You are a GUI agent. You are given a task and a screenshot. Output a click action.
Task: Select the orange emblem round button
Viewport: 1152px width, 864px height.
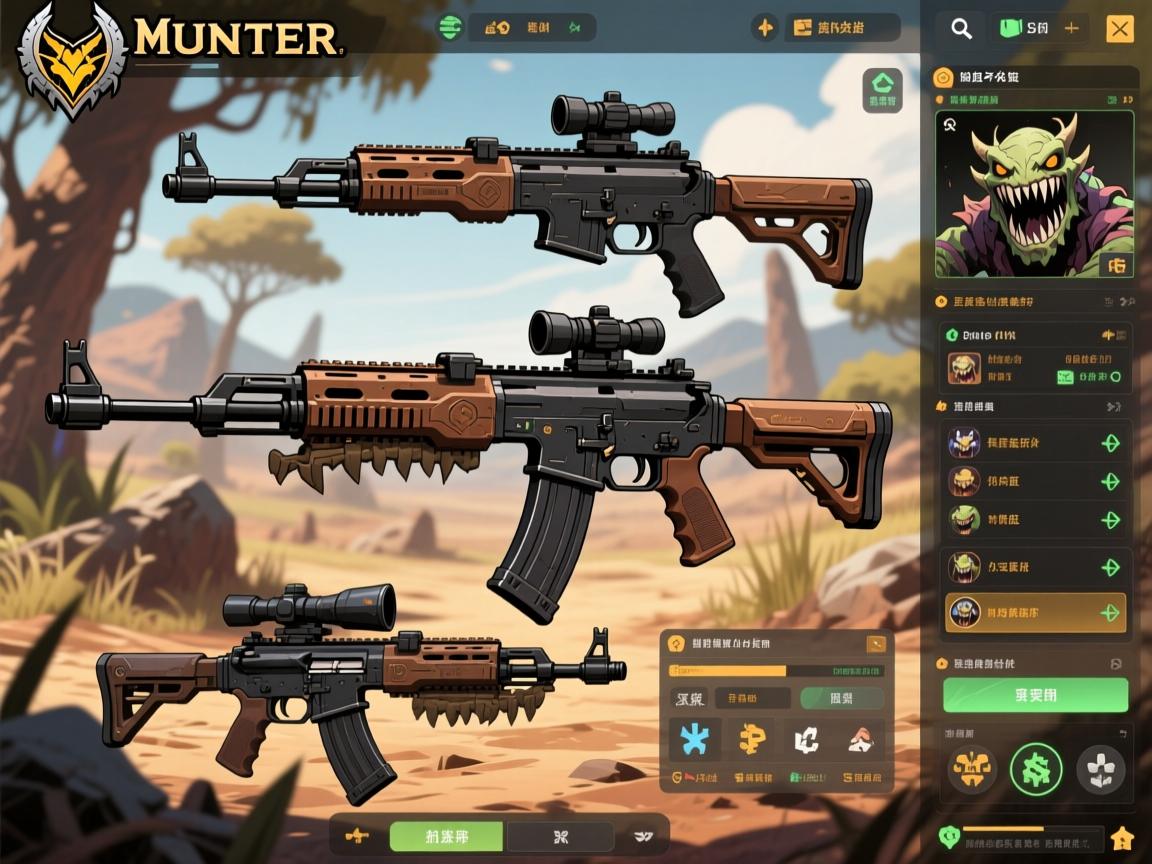tap(971, 769)
